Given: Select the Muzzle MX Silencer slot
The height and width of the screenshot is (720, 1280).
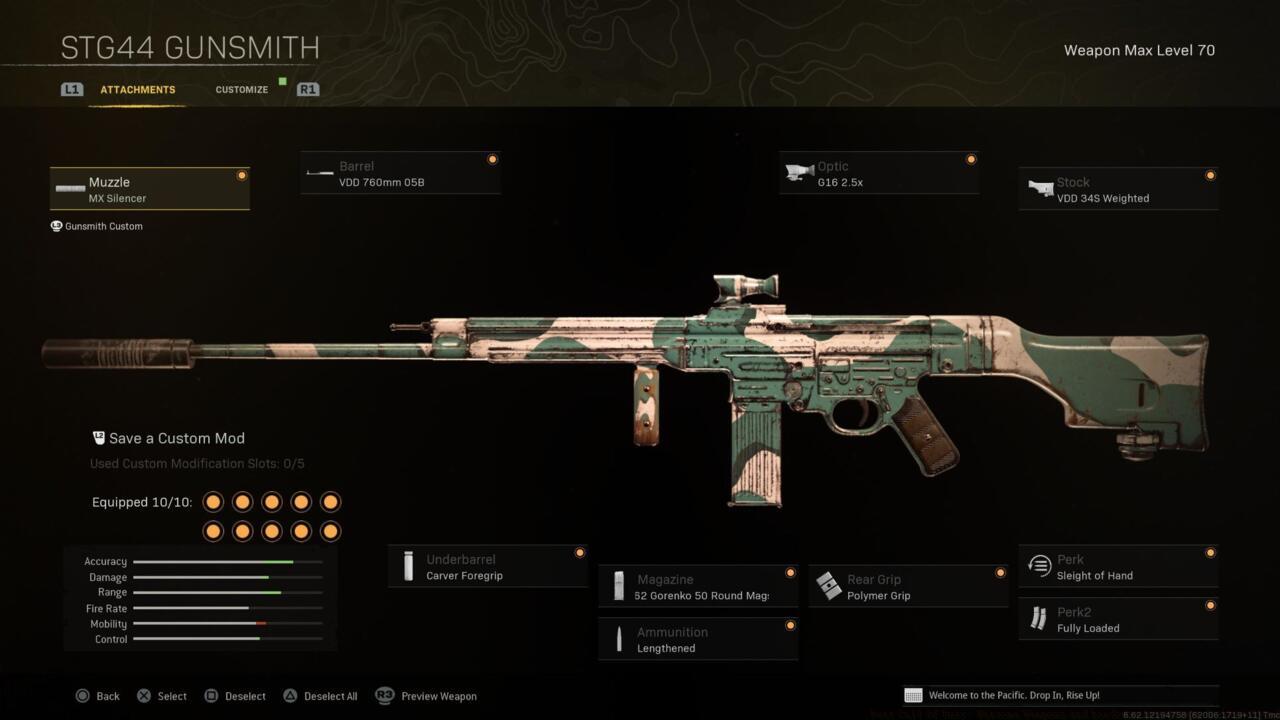Looking at the screenshot, I should [149, 188].
